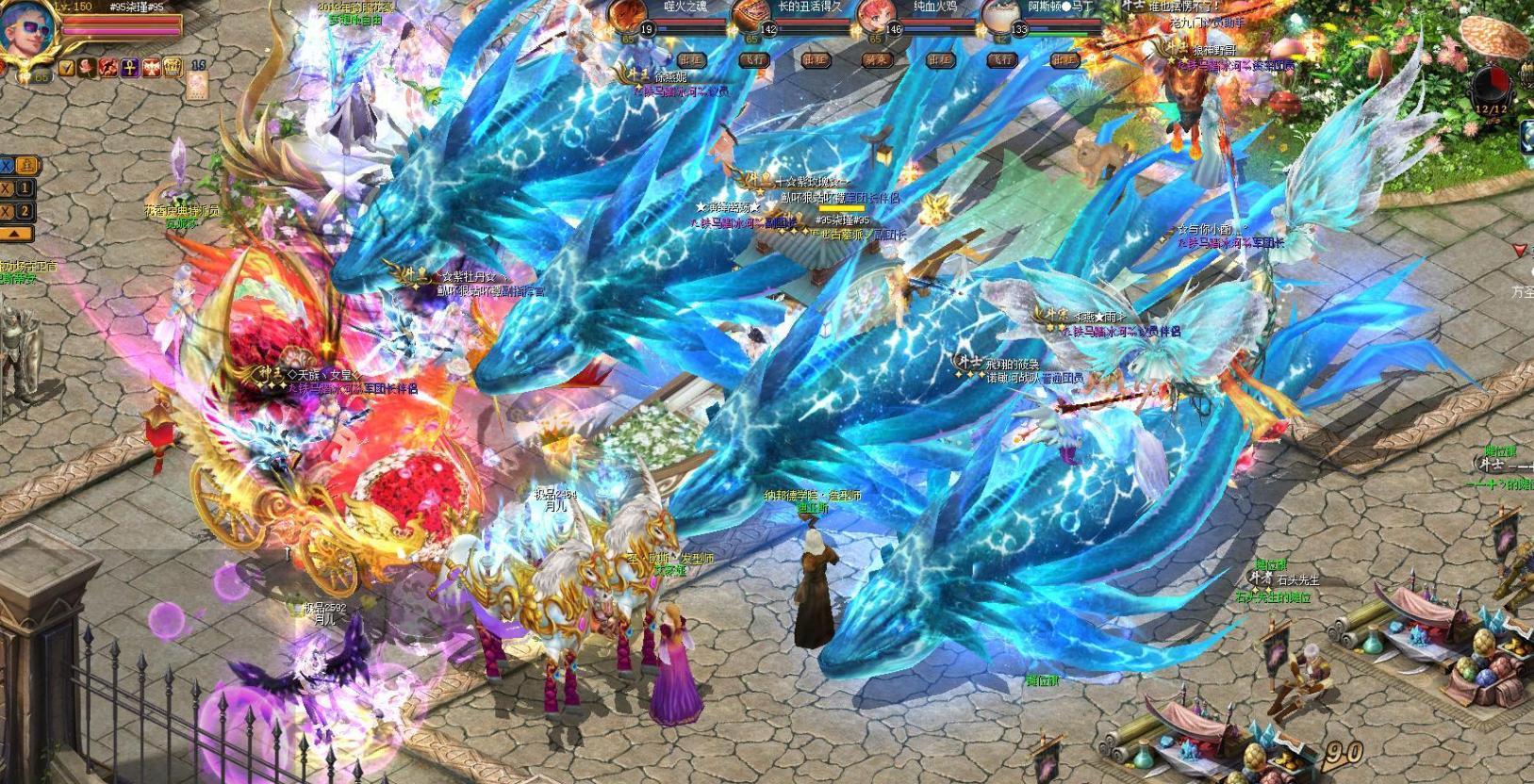1534x784 pixels.
Task: Click the rose buff icon
Action: [87, 67]
